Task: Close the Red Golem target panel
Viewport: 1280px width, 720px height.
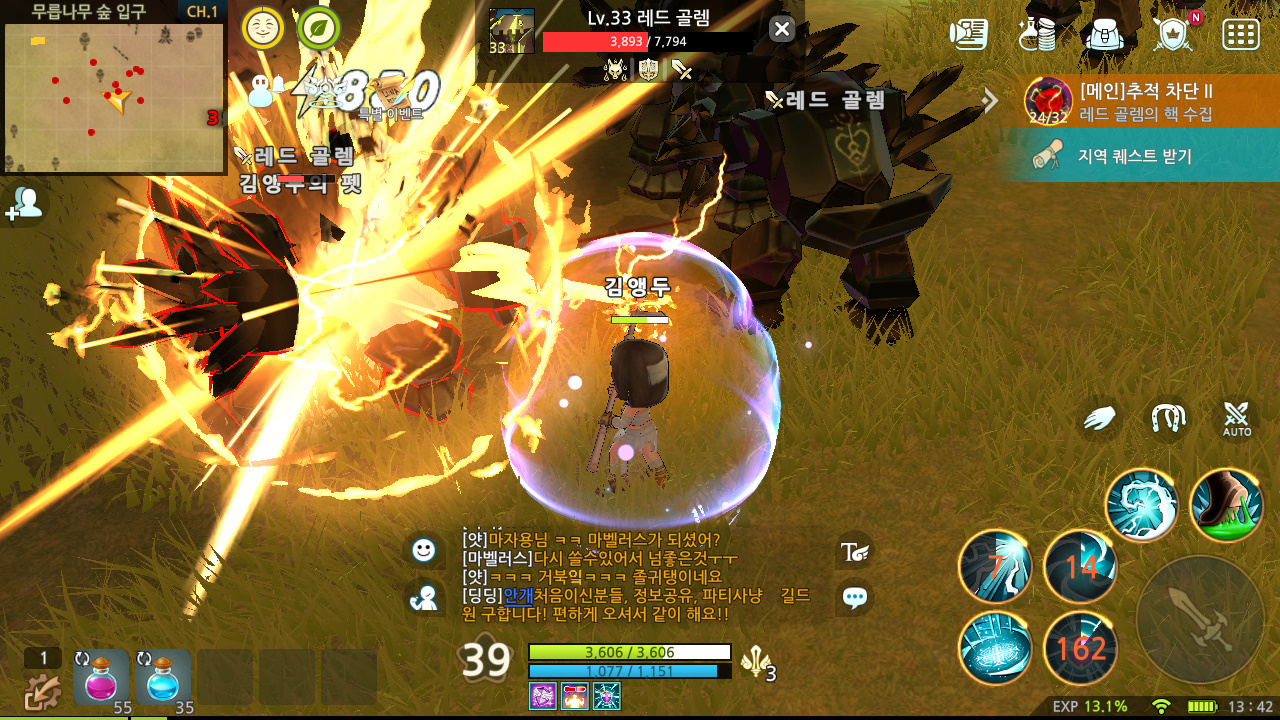Action: click(782, 29)
